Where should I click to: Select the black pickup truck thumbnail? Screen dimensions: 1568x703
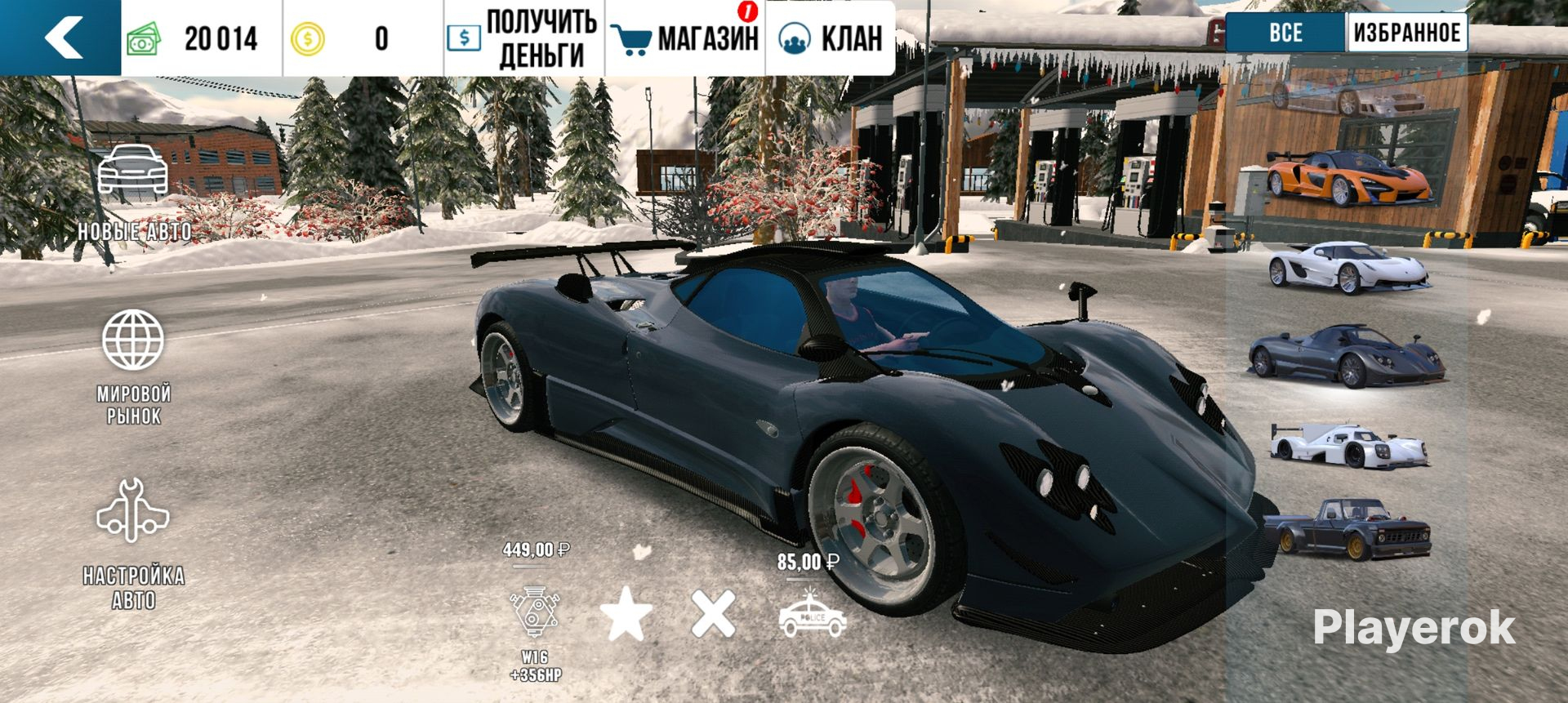point(1347,531)
